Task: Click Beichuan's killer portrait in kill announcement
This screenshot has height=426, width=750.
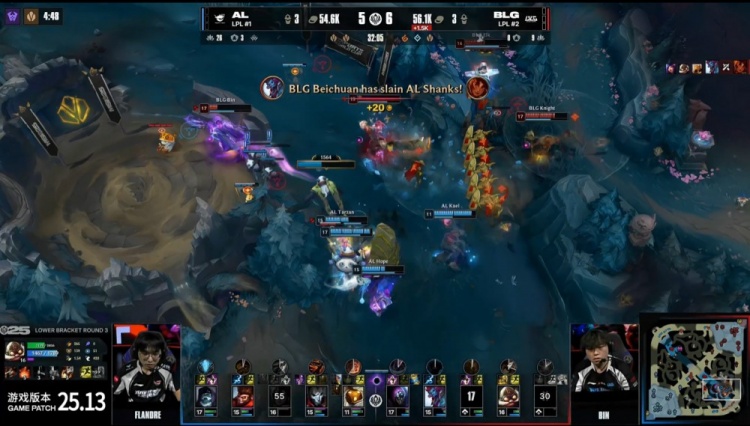Action: (272, 88)
